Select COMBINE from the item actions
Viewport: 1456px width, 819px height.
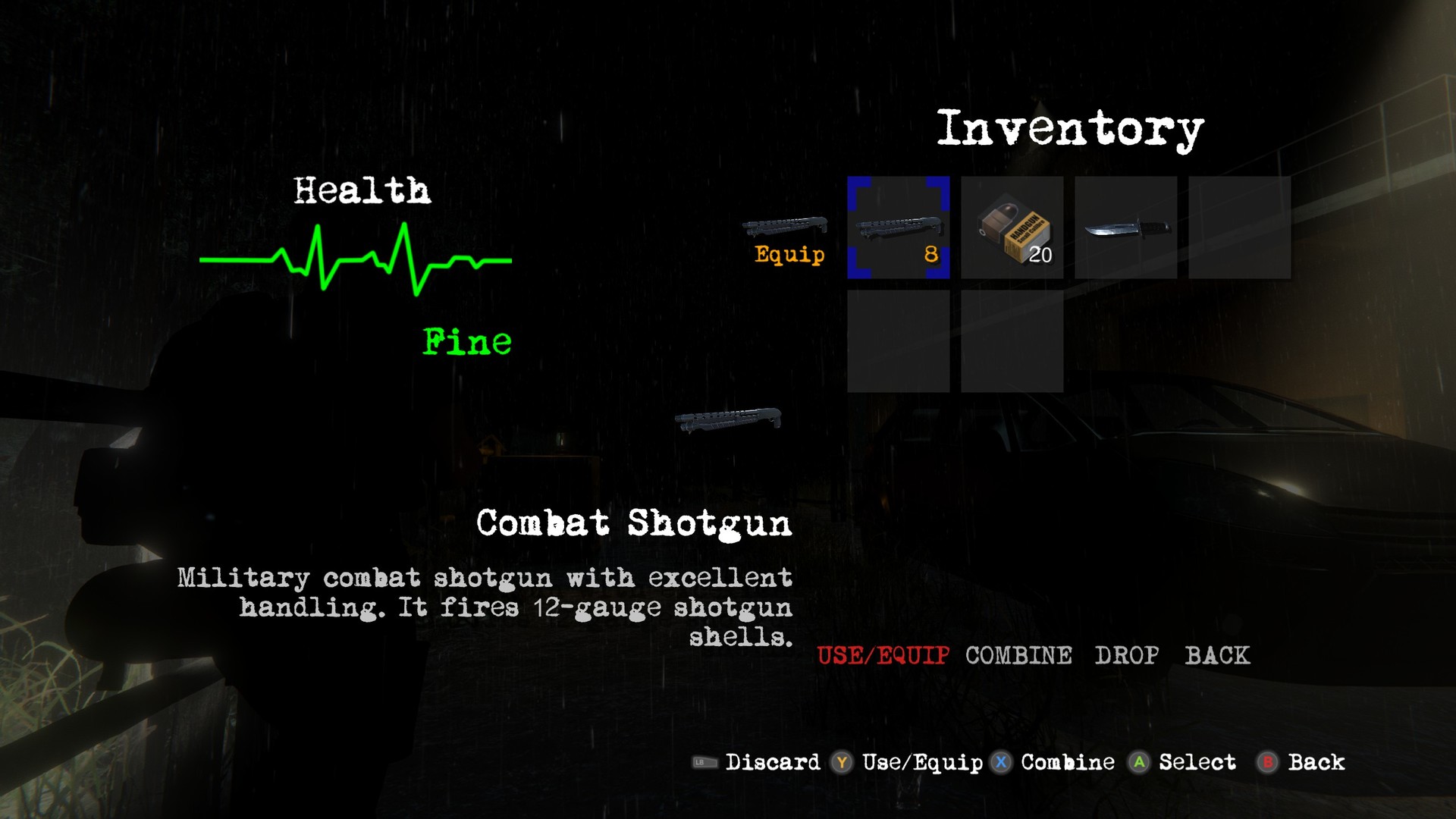click(1018, 655)
